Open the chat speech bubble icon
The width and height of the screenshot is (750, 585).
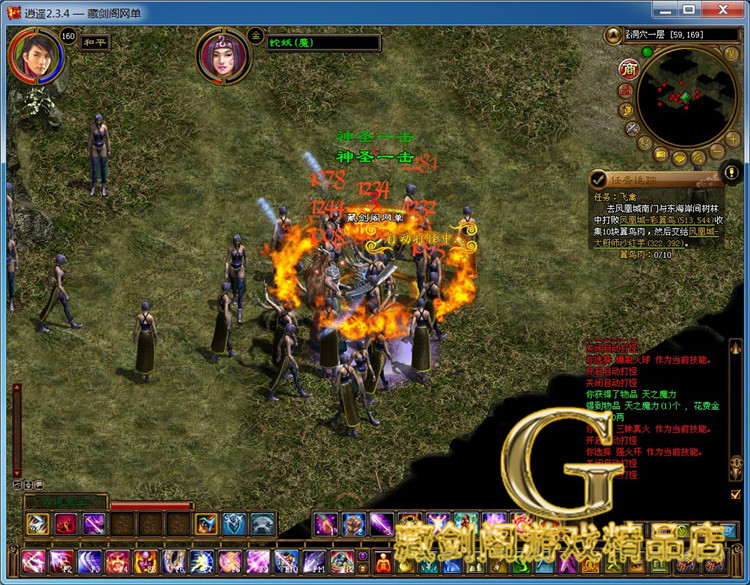click(x=680, y=158)
